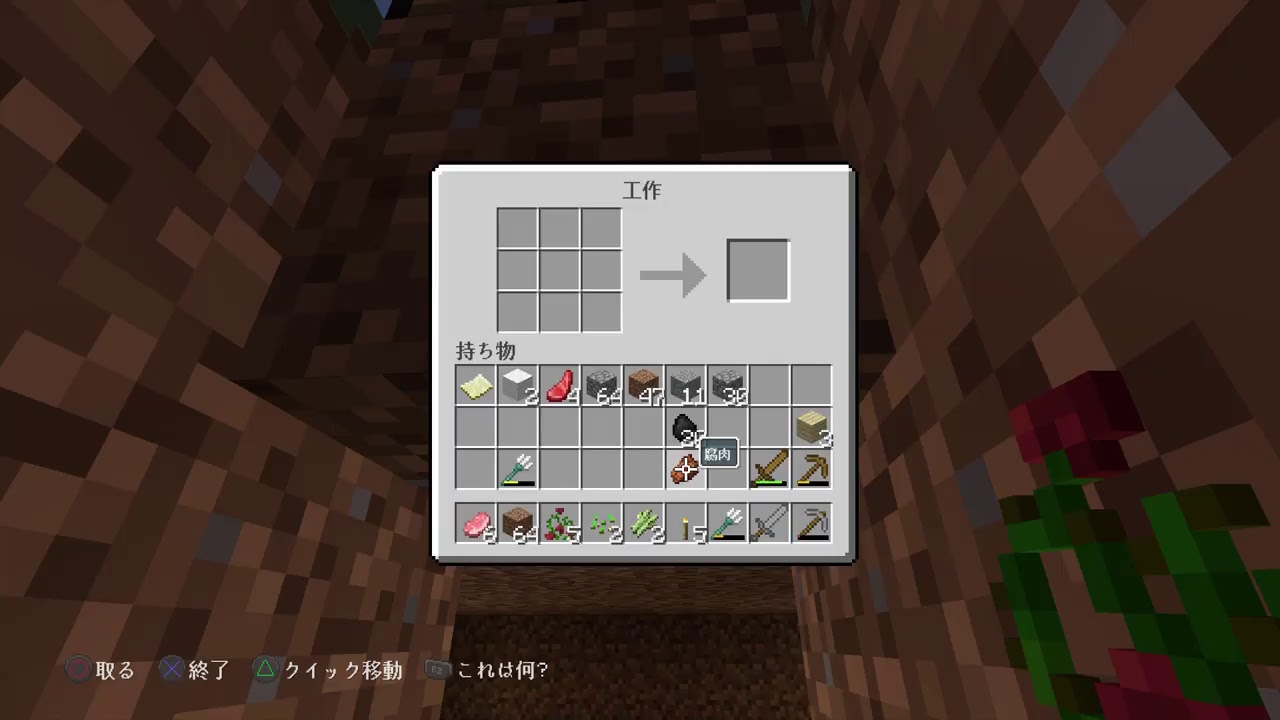Select the stone sword in the hotbar

[769, 523]
